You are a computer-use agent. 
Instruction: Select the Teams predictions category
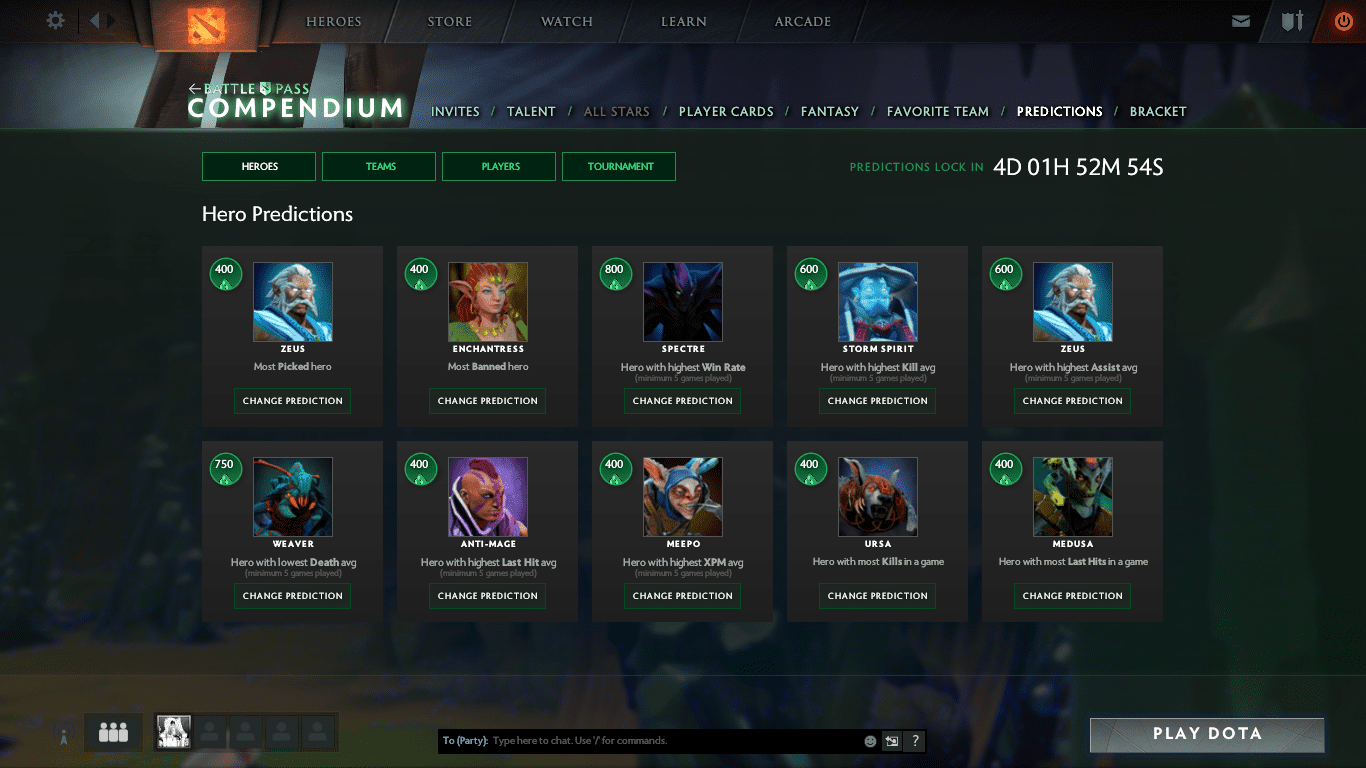tap(379, 167)
